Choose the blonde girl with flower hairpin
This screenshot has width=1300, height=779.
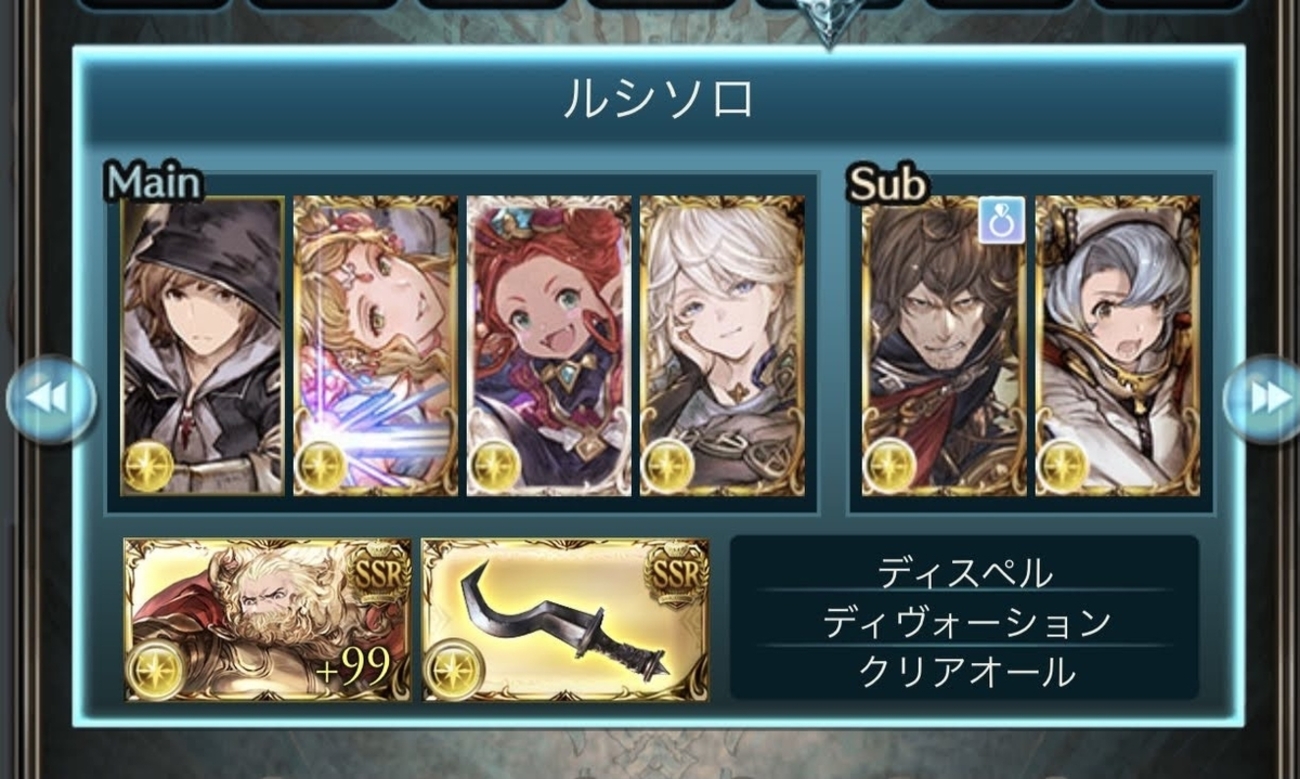(376, 346)
